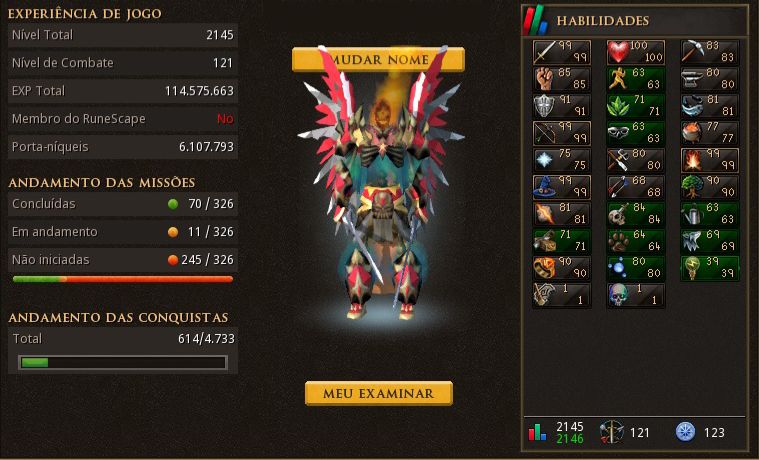Select the Ranged bow skill
Image resolution: width=759 pixels, height=460 pixels.
(561, 134)
